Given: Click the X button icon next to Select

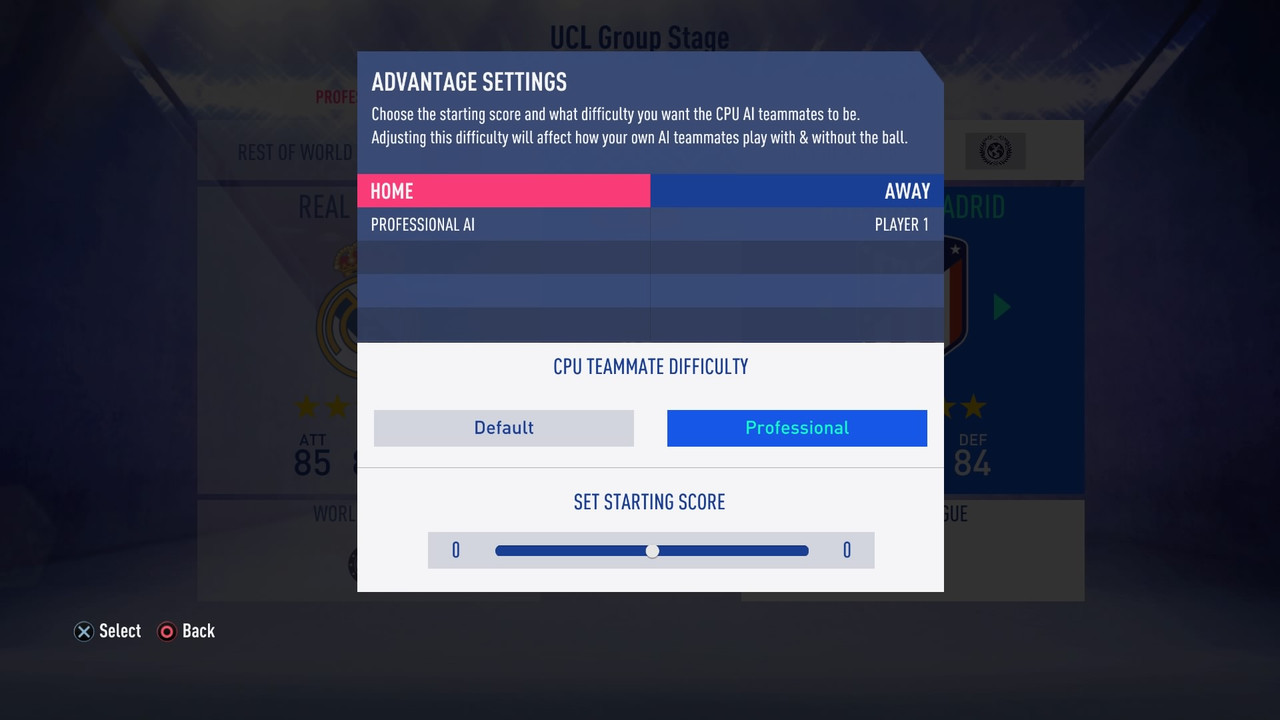Looking at the screenshot, I should (83, 631).
